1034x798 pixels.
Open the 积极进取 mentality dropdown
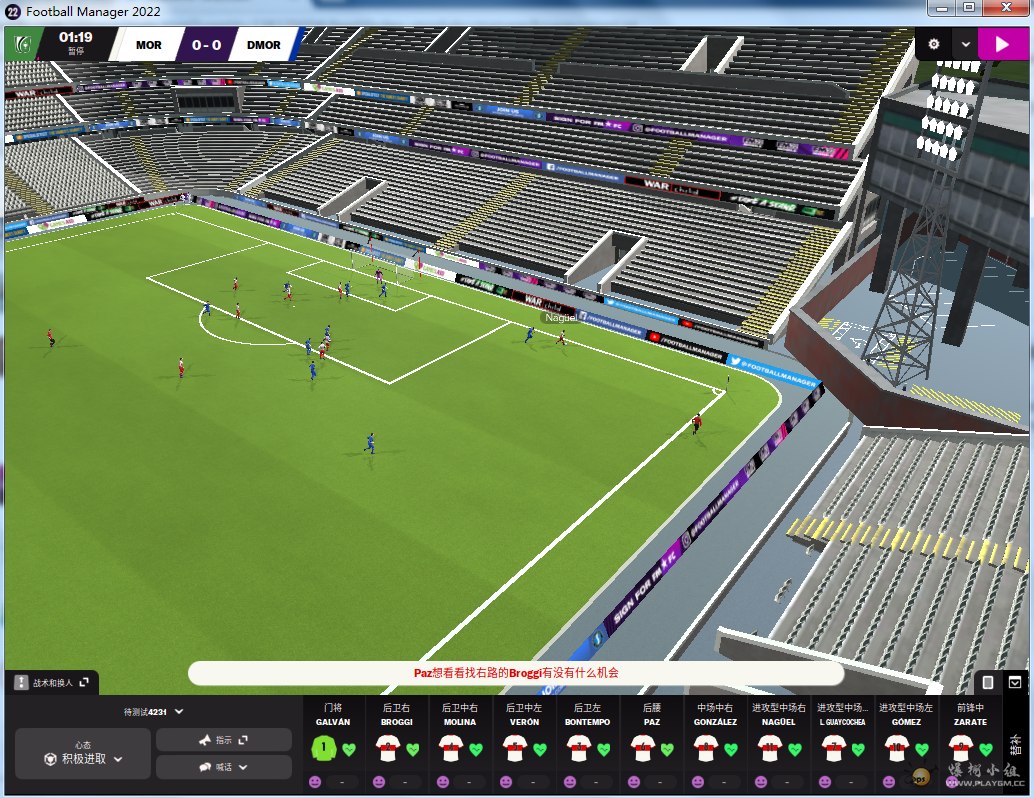coord(83,759)
